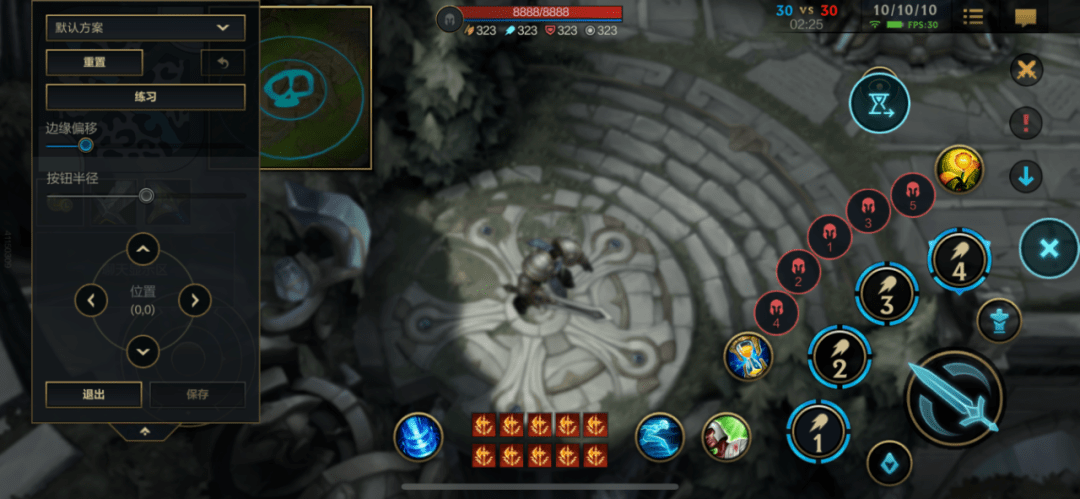The width and height of the screenshot is (1080, 499).
Task: Click the 退出 exit button
Action: pos(94,394)
